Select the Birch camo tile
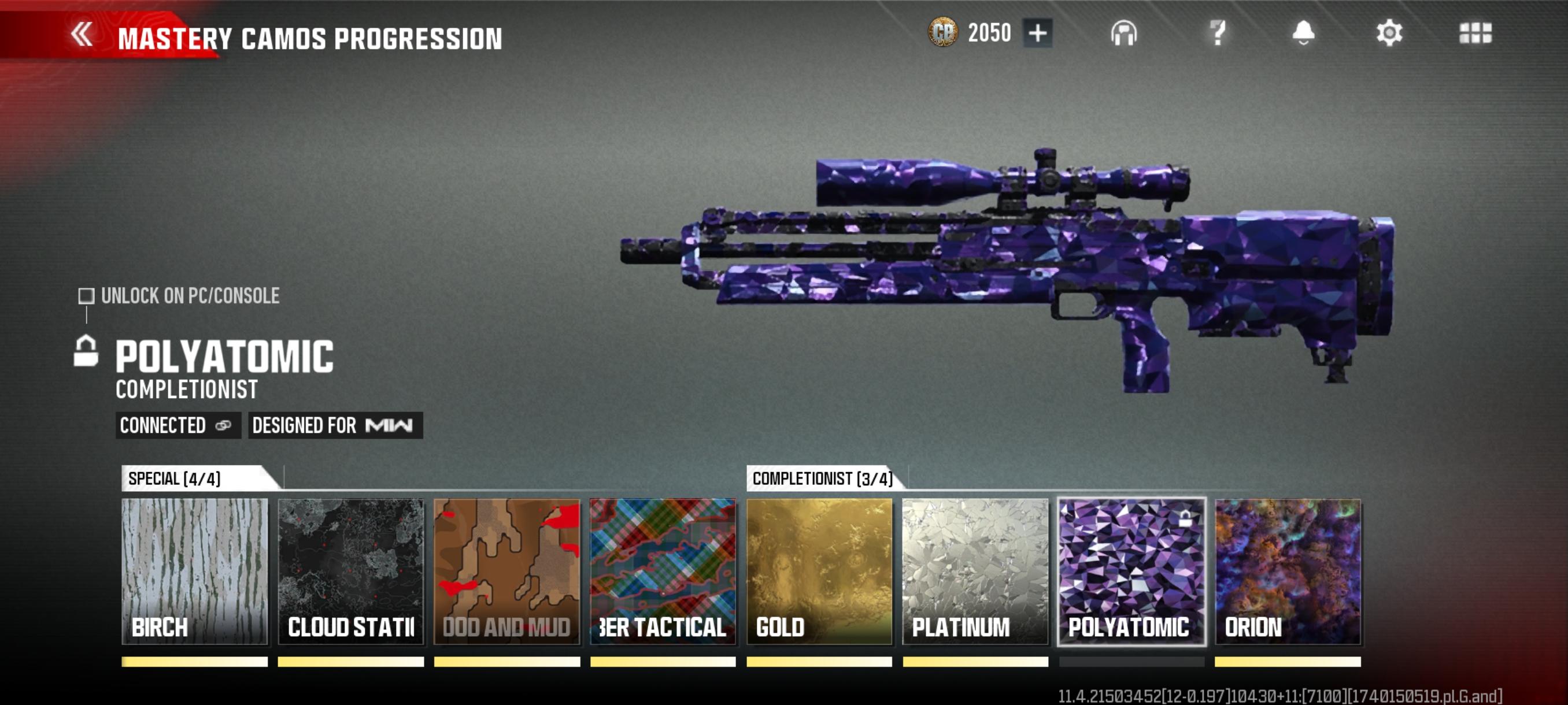 click(195, 571)
